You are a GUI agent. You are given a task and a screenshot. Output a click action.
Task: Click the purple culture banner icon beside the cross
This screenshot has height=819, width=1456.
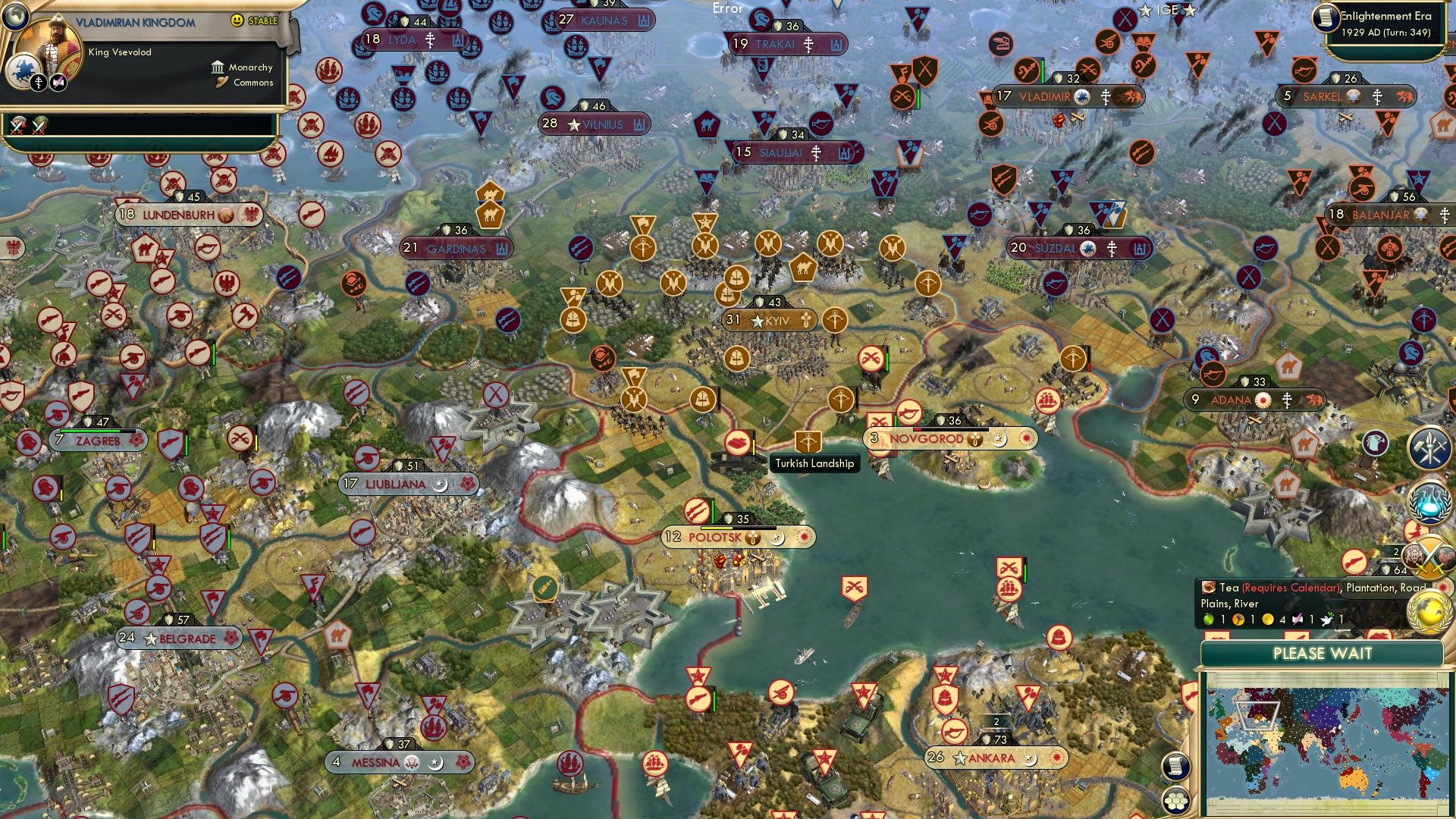pyautogui.click(x=58, y=82)
